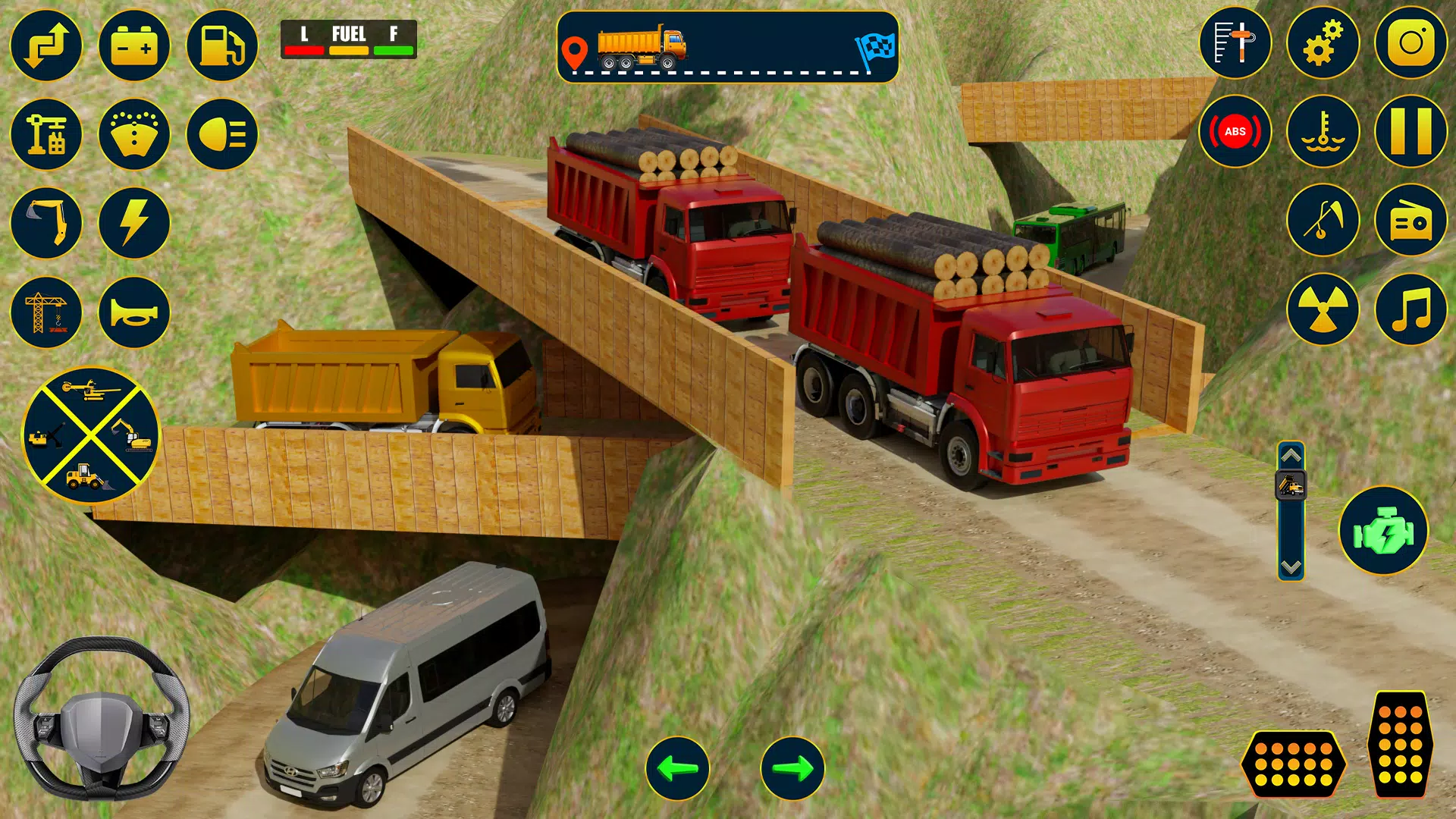Screen dimensions: 1456x819
Task: Toggle the headlights button
Action: click(x=222, y=134)
